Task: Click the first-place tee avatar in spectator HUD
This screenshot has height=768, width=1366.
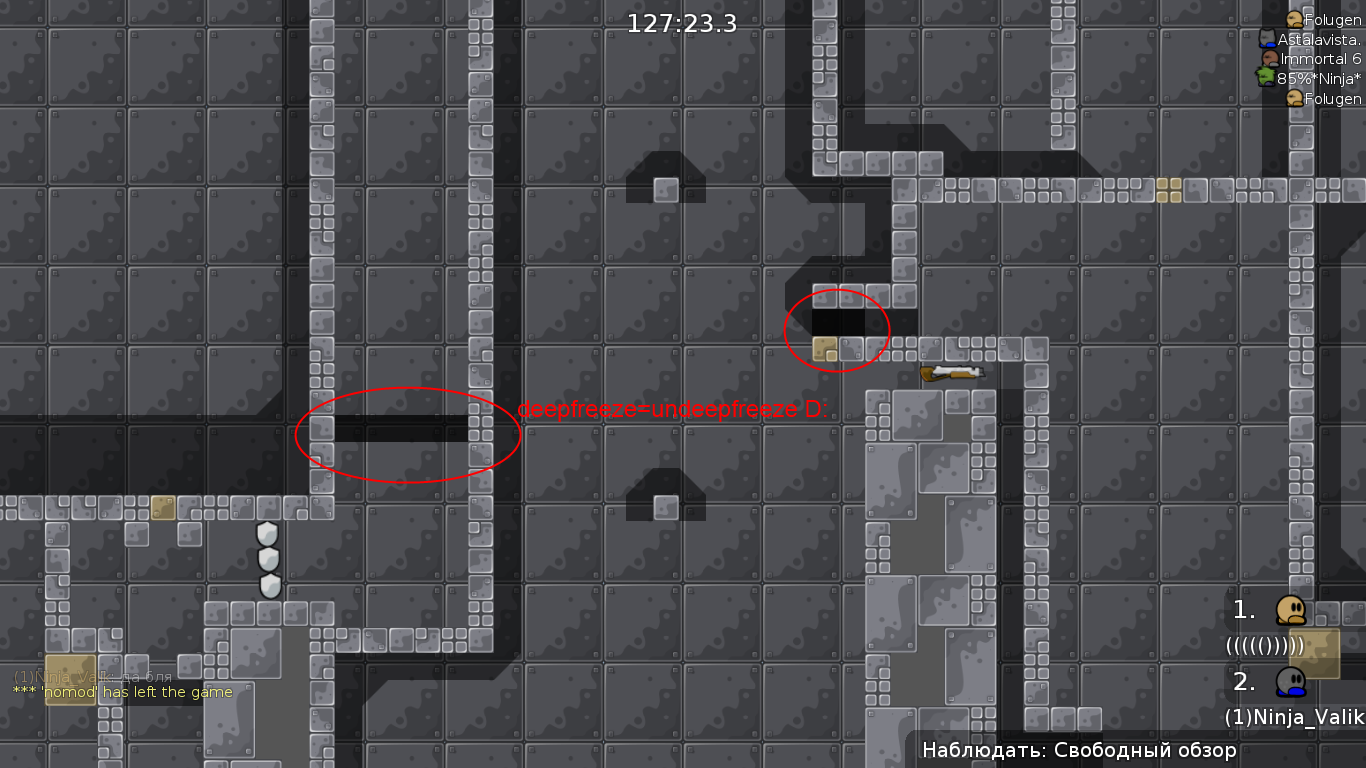Action: [1291, 612]
